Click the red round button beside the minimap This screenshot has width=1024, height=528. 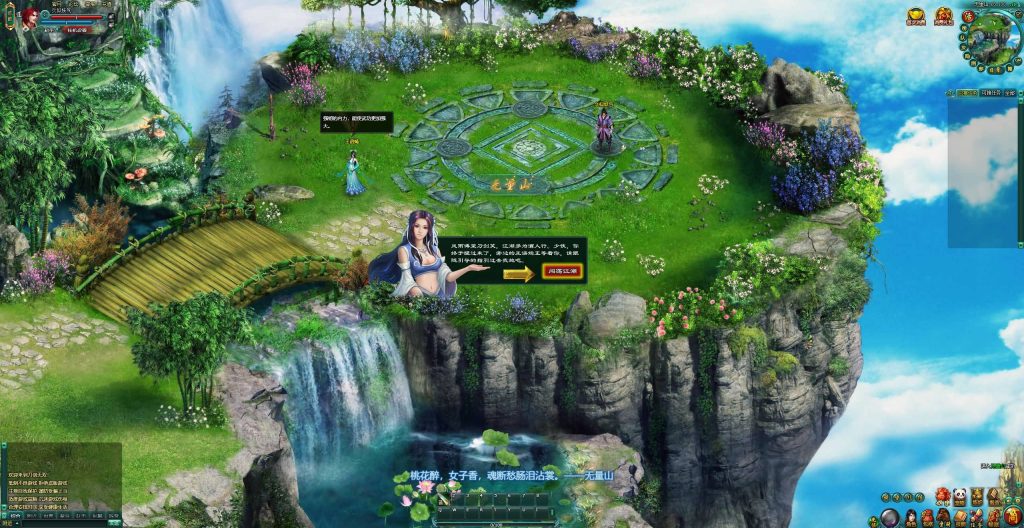coord(968,17)
